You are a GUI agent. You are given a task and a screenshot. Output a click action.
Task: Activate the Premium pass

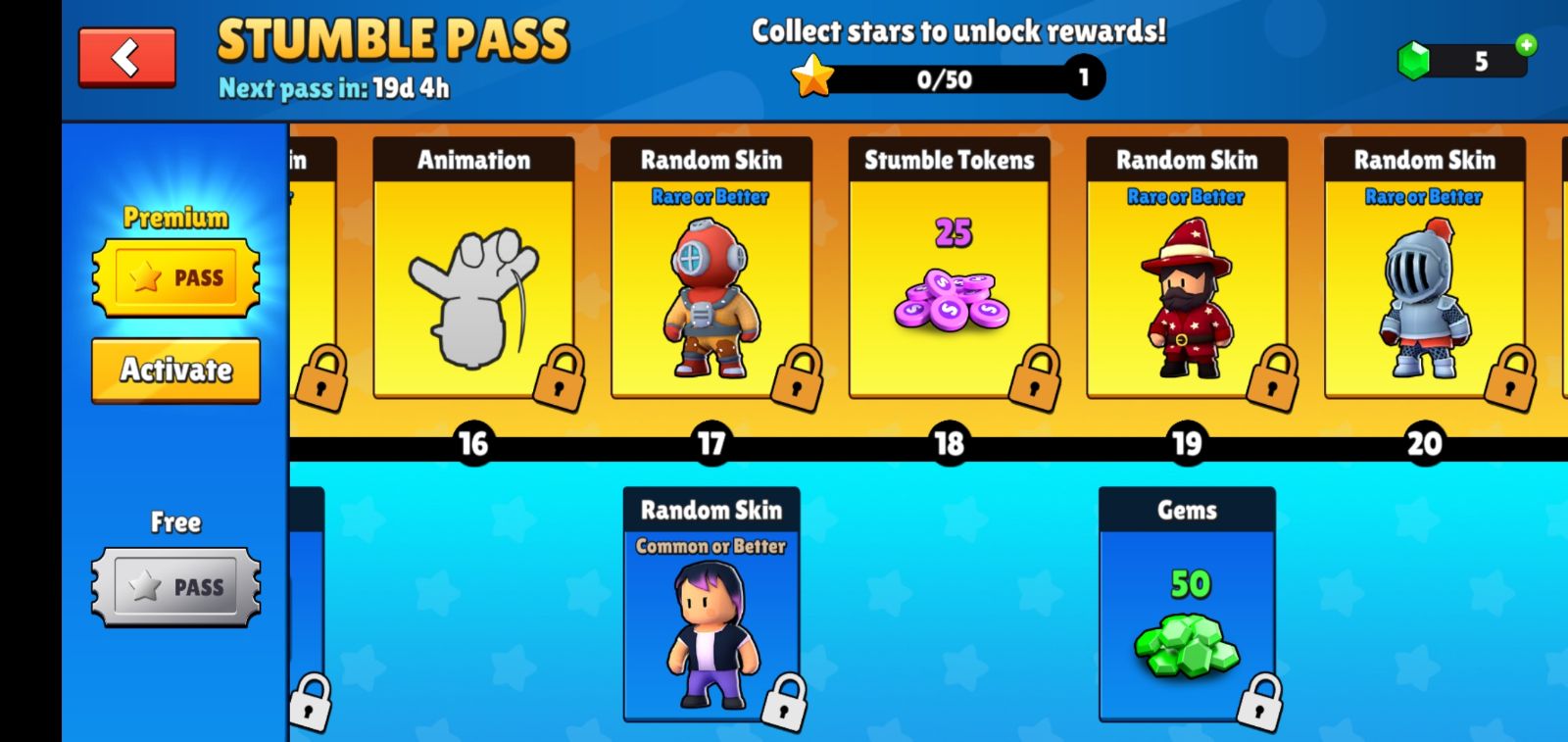click(x=176, y=371)
